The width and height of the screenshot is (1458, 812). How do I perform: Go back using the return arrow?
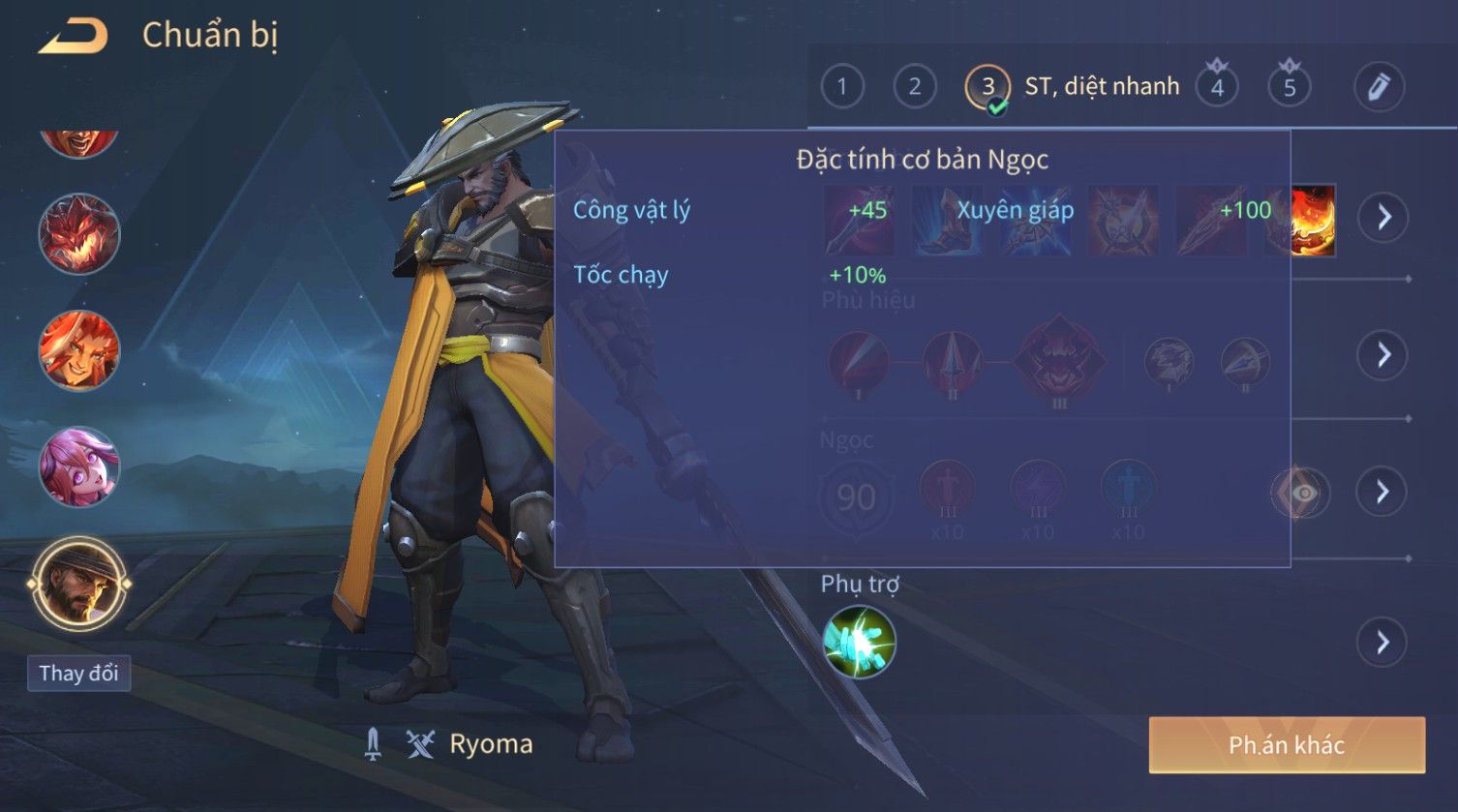pyautogui.click(x=74, y=37)
